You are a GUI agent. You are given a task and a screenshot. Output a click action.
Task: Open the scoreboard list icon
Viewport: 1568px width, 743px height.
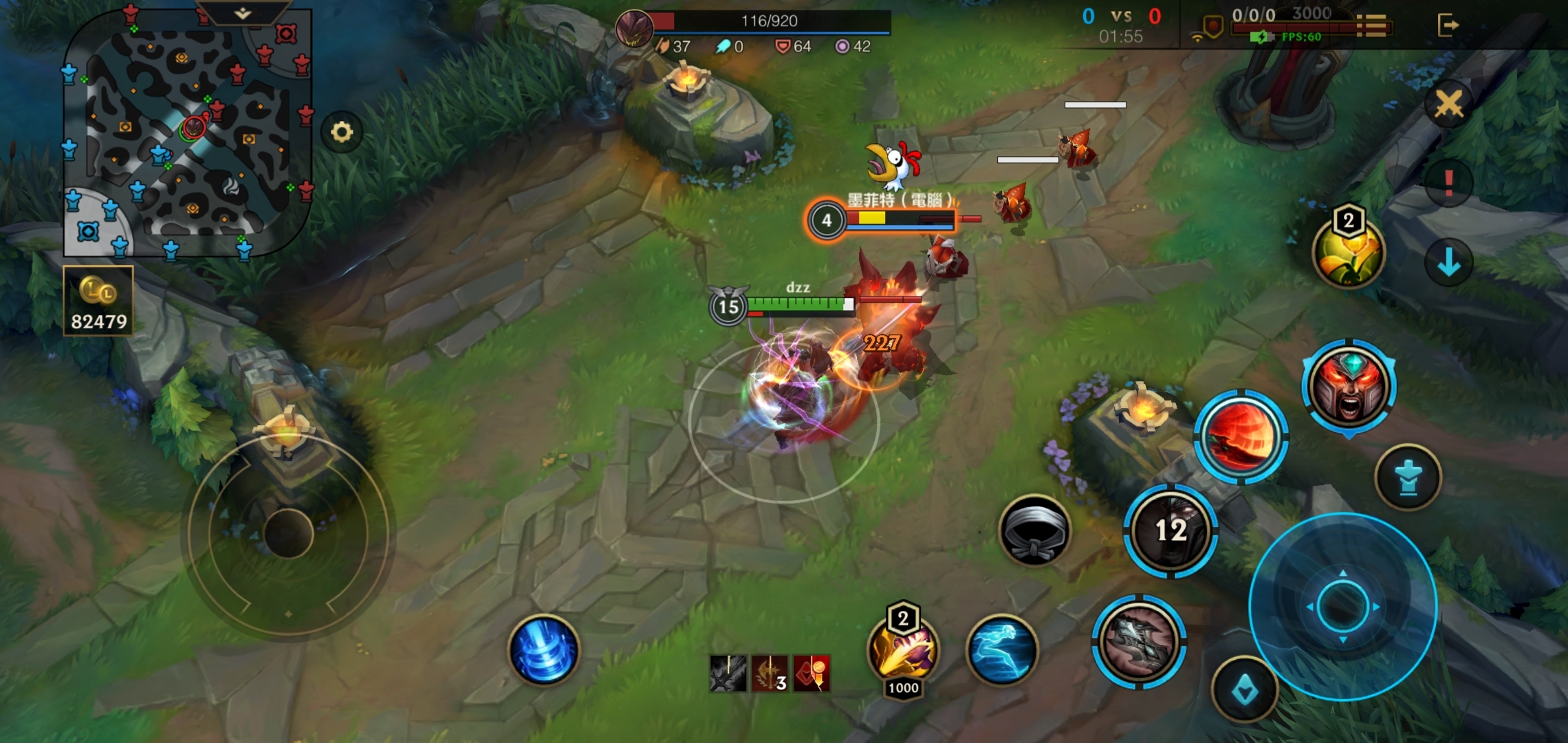[1372, 26]
